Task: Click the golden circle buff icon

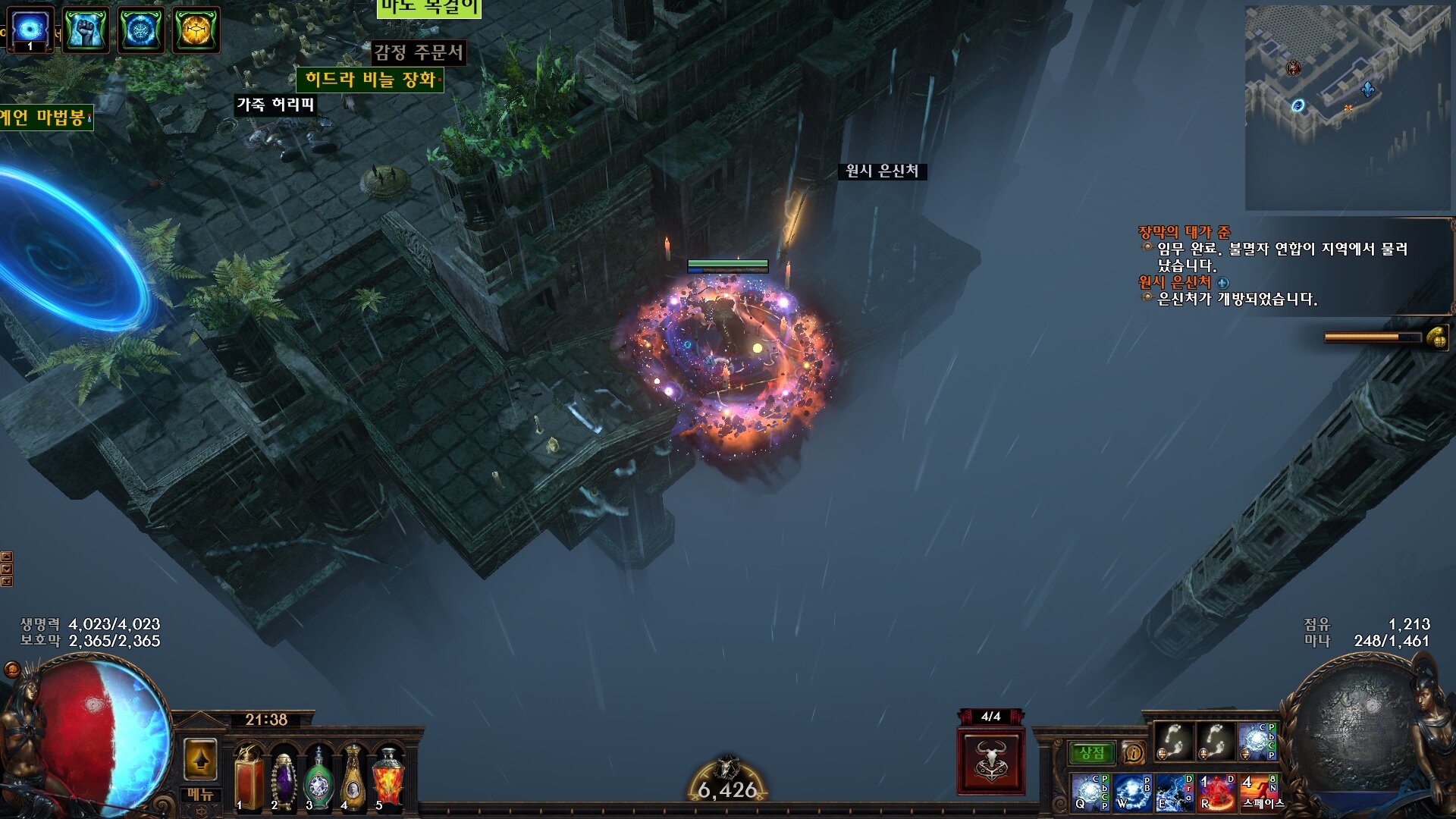Action: click(x=196, y=30)
